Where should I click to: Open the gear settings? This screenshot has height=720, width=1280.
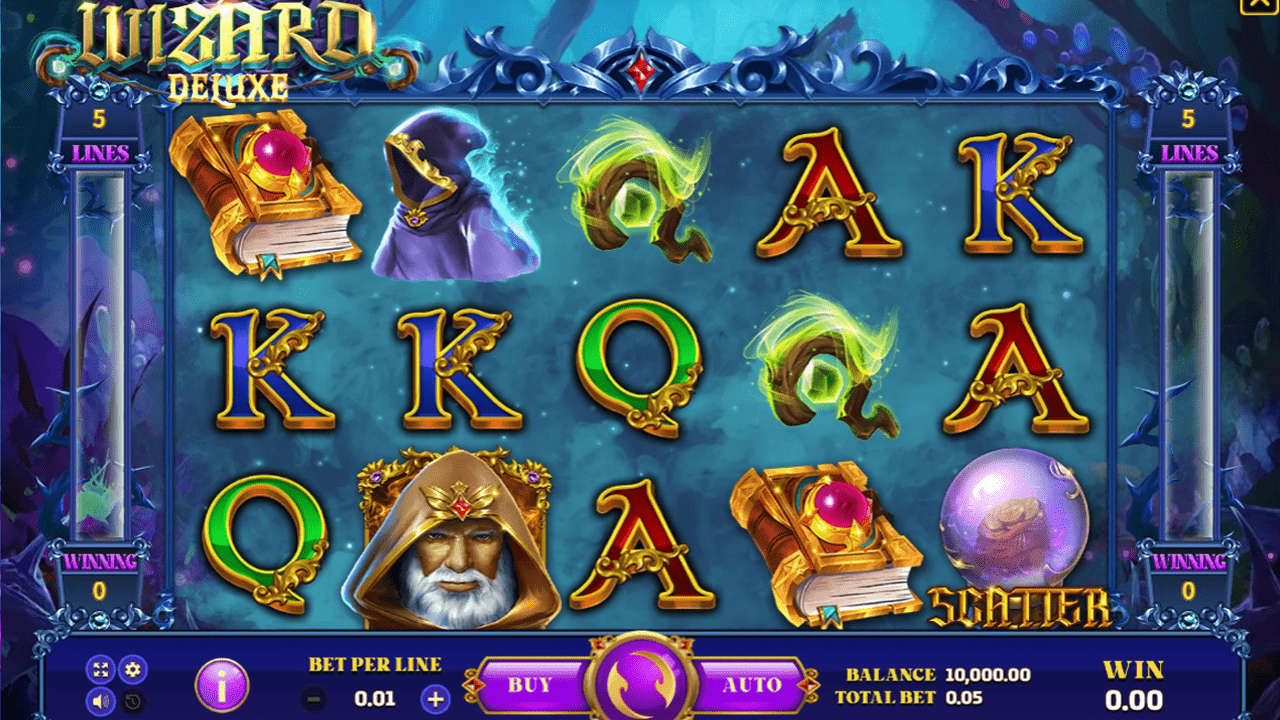coord(131,670)
